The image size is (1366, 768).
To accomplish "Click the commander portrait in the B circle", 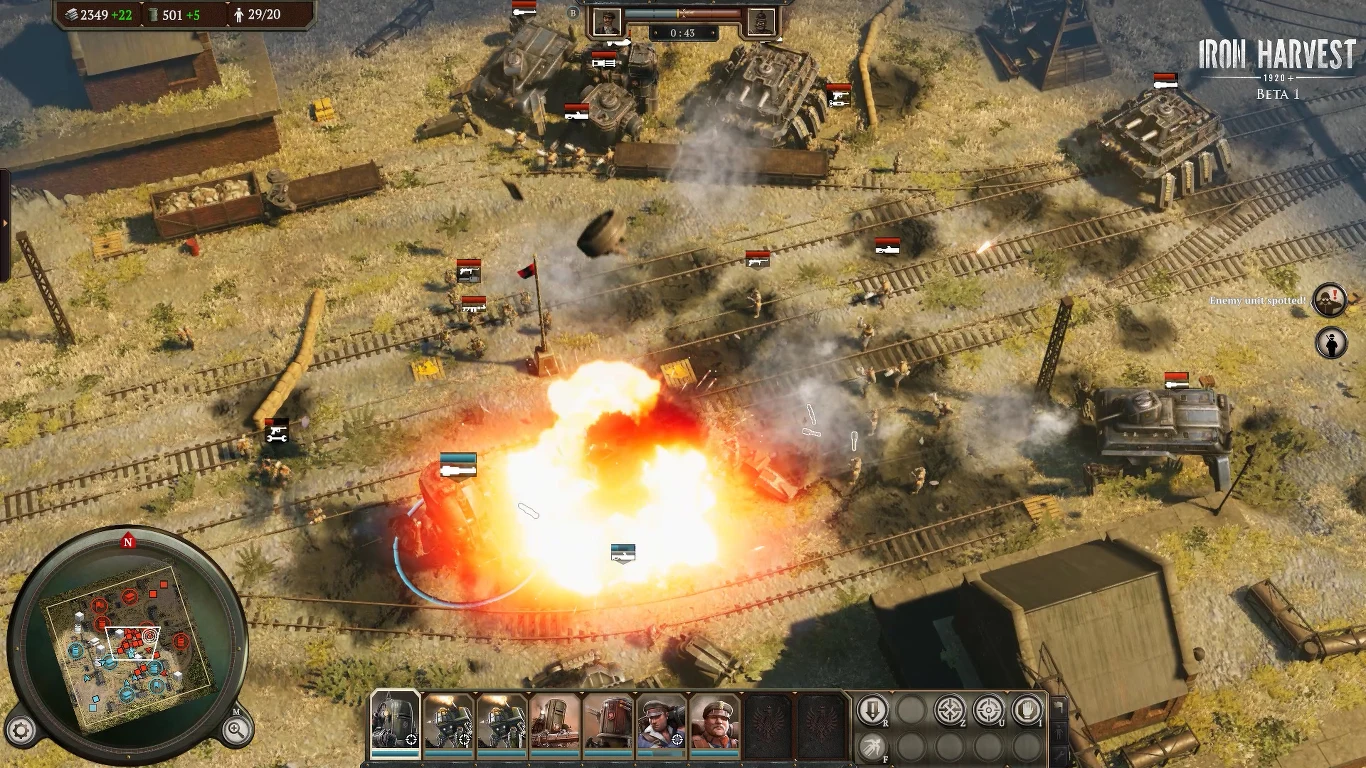I will click(x=607, y=22).
